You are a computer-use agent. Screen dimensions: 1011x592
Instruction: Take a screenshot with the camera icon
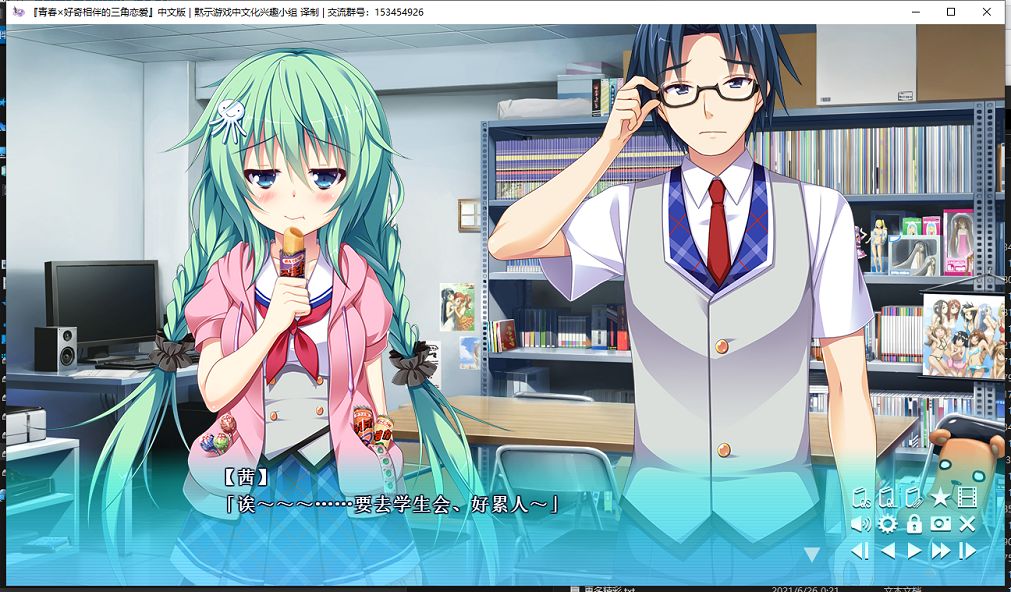(x=940, y=524)
